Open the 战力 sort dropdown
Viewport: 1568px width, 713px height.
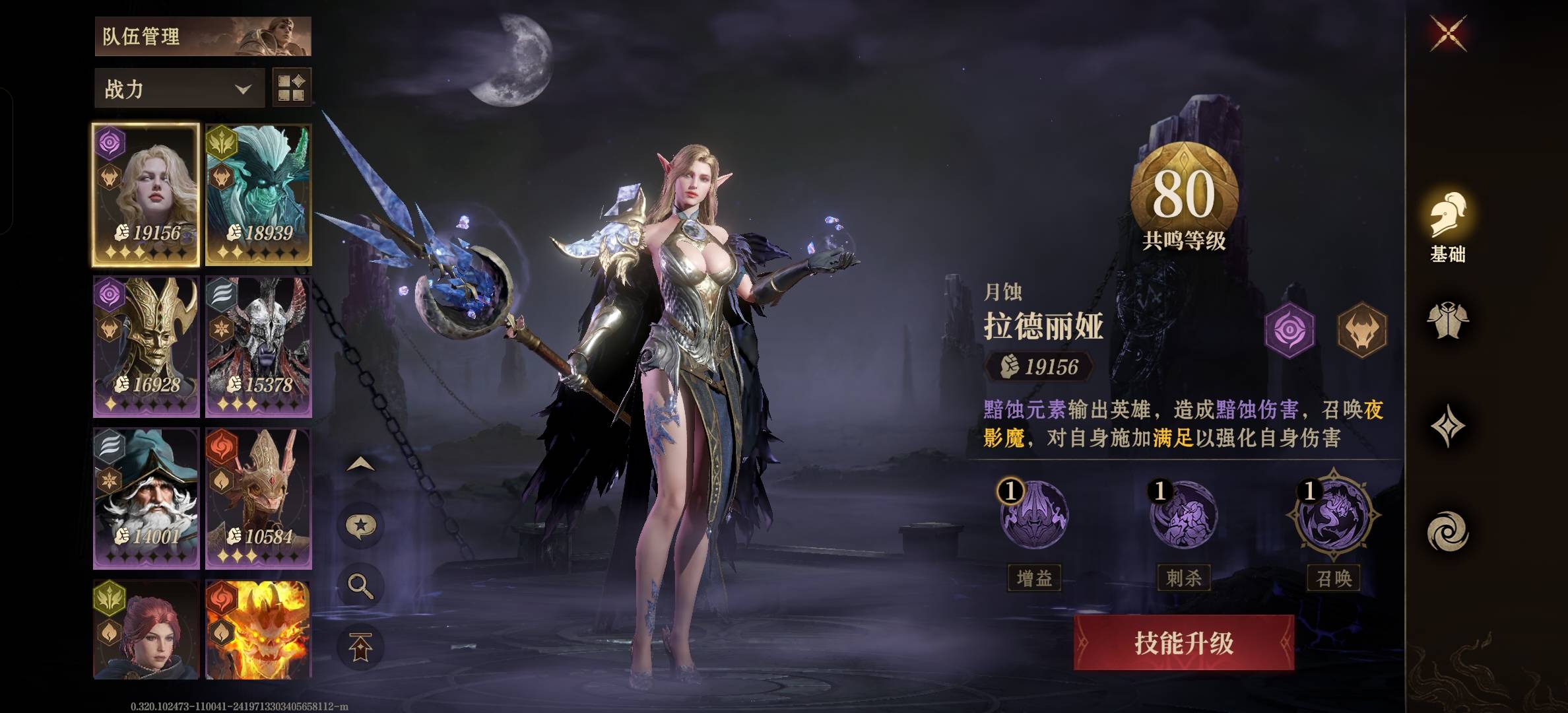pyautogui.click(x=177, y=87)
